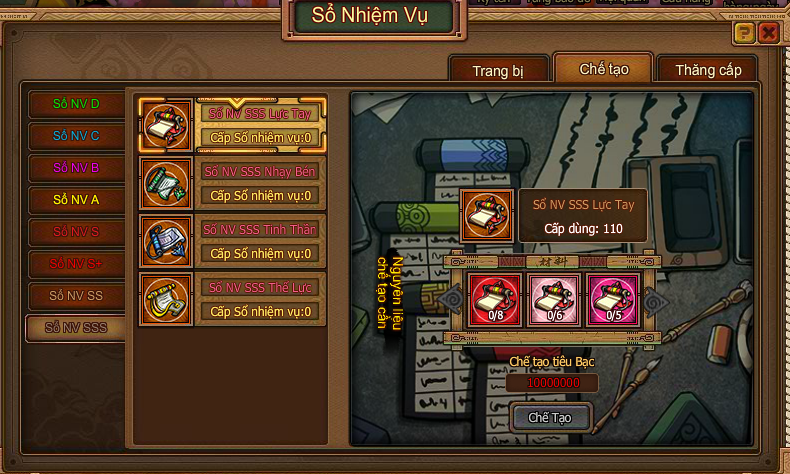Image resolution: width=790 pixels, height=474 pixels.
Task: Show the Sổ NV S+ category
Action: 76,264
